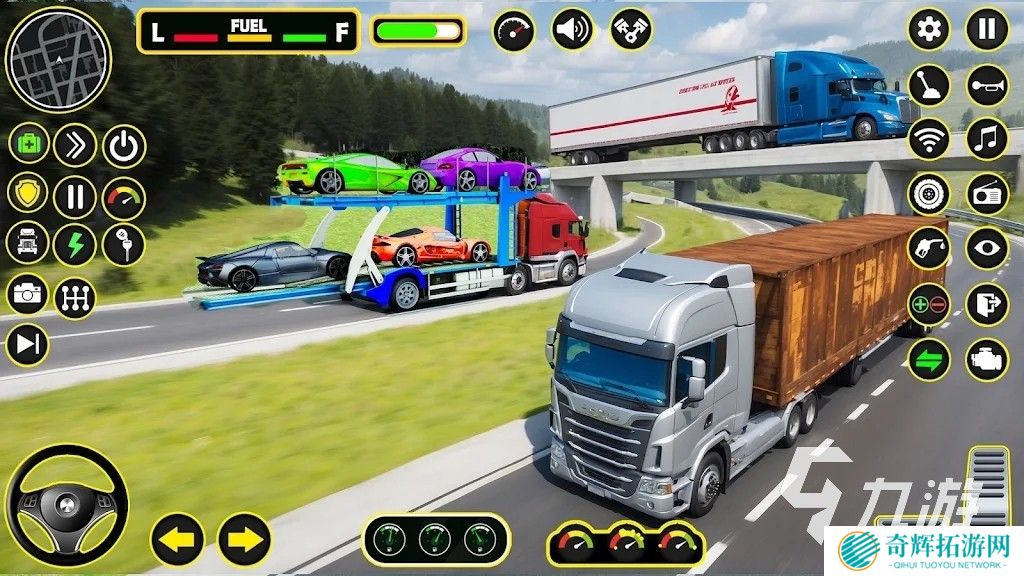Steer with the yellow left arrow
This screenshot has height=576, width=1024.
click(177, 540)
